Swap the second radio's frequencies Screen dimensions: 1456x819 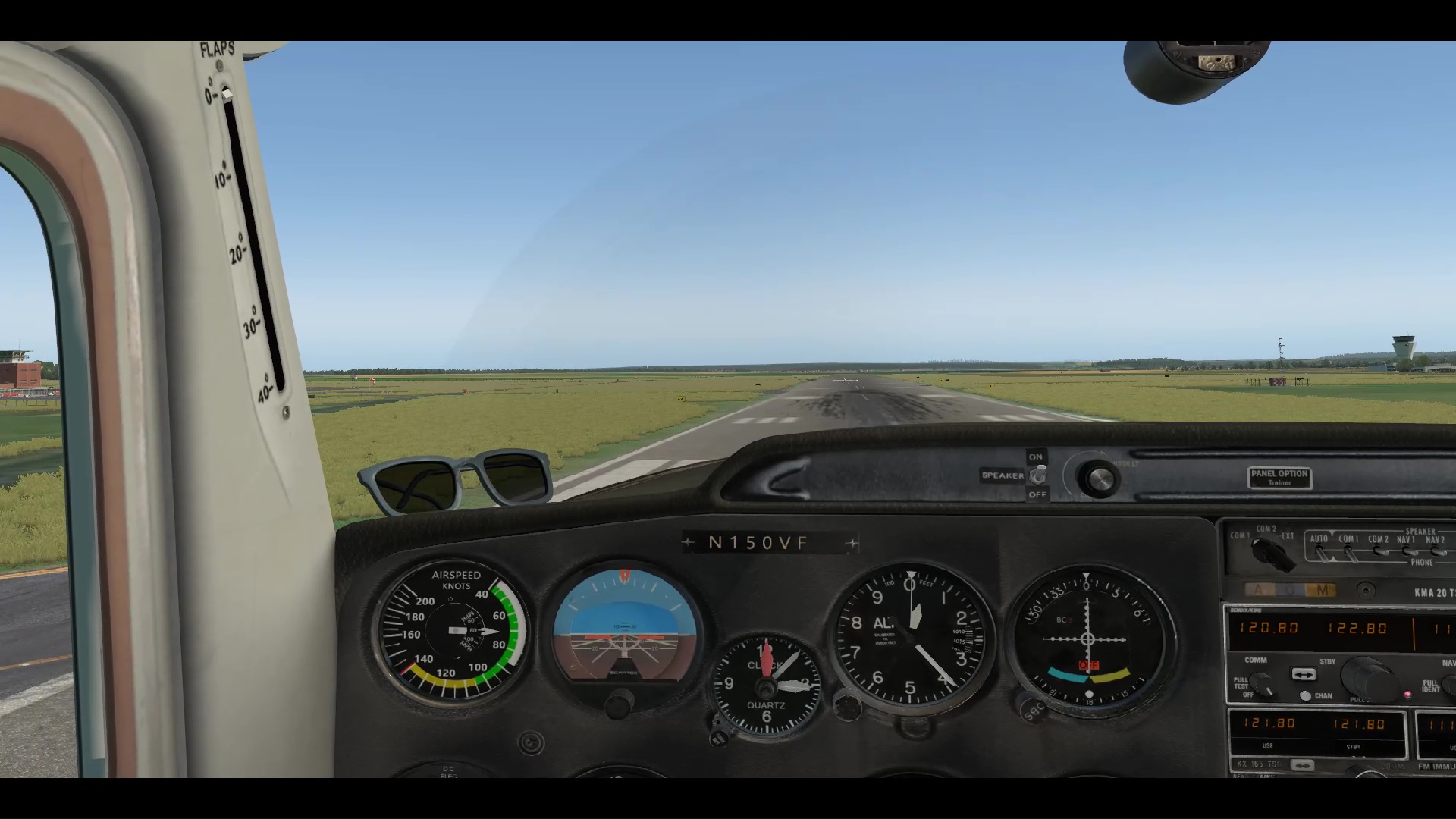(1302, 765)
